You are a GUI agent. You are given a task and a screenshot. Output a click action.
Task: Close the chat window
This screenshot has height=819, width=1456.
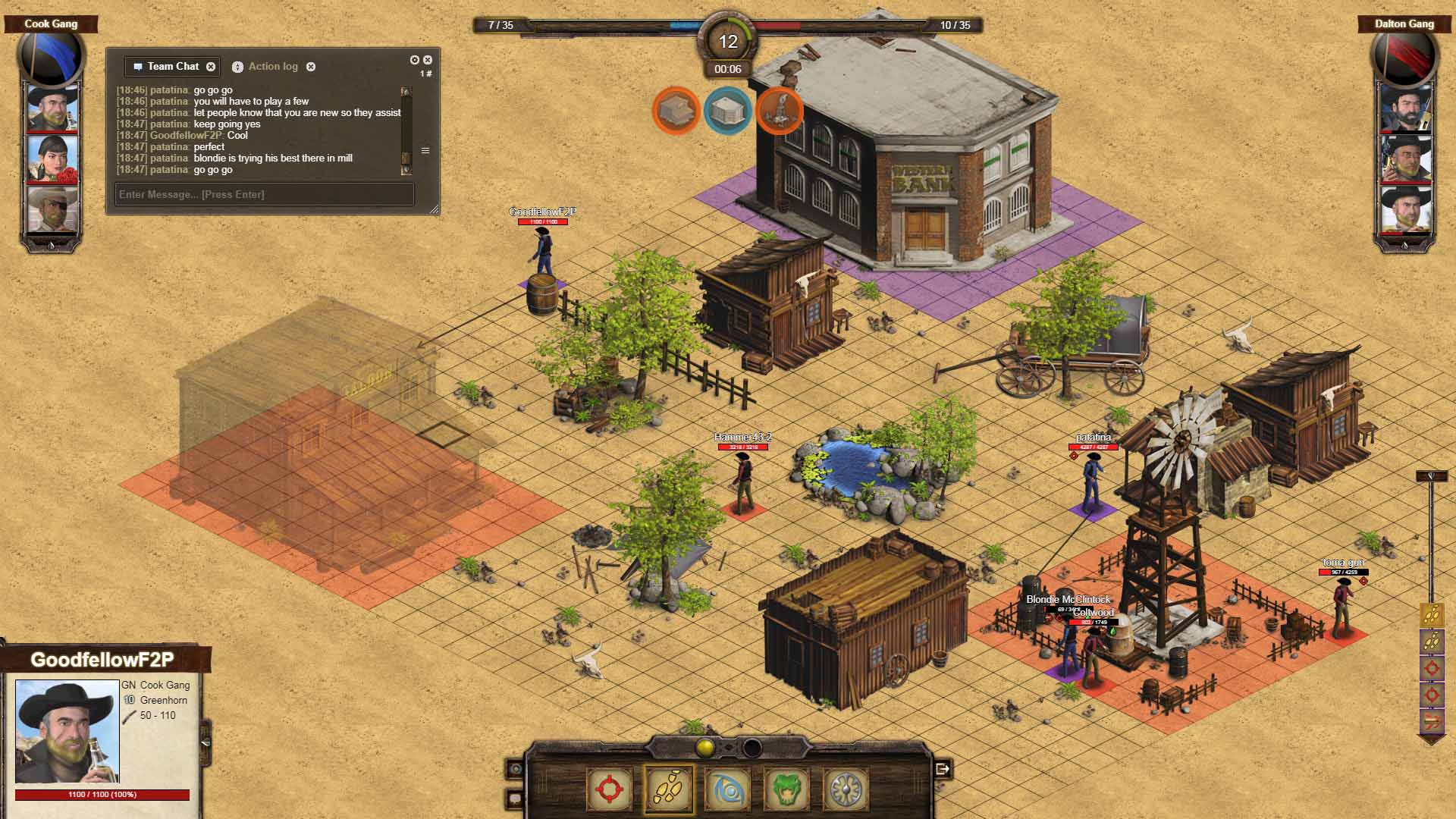(x=428, y=60)
